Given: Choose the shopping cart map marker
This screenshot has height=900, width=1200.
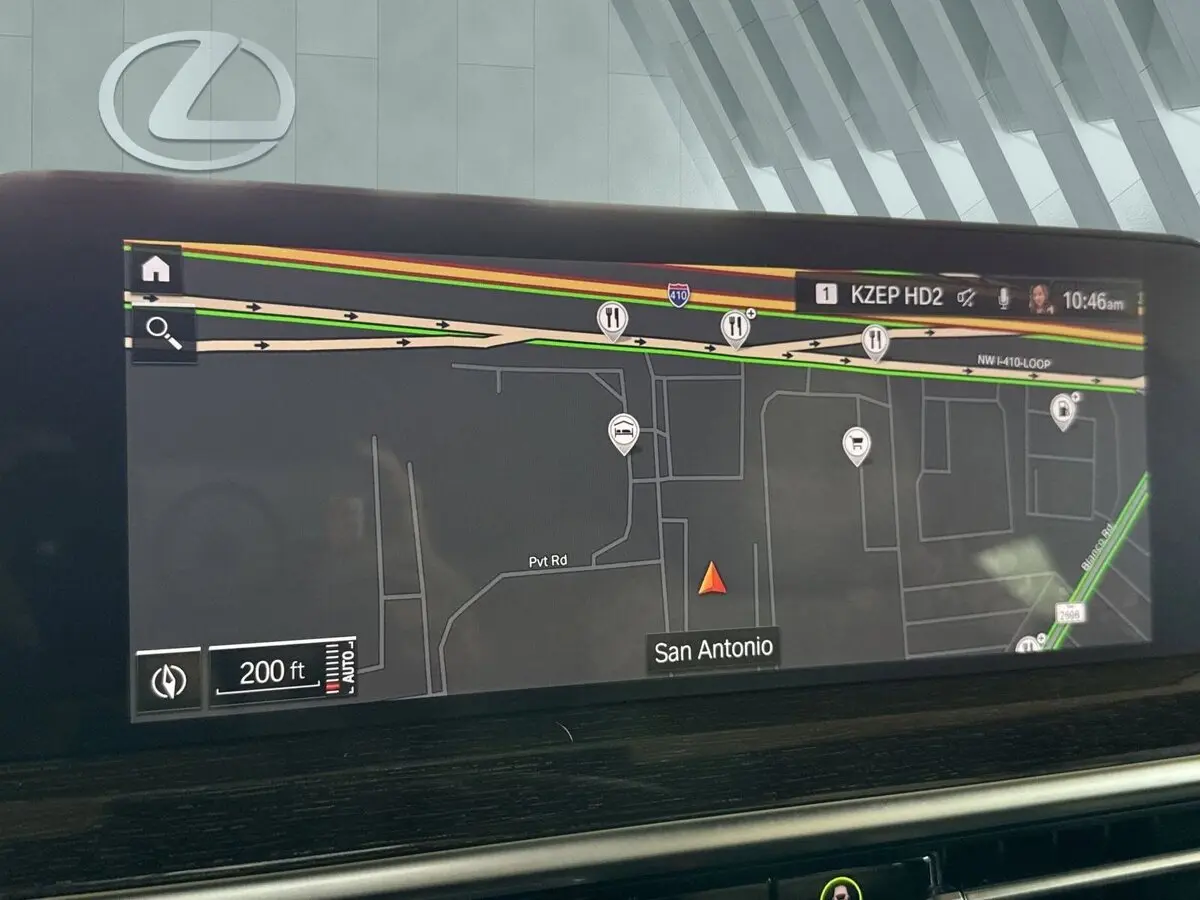Looking at the screenshot, I should click(x=856, y=442).
